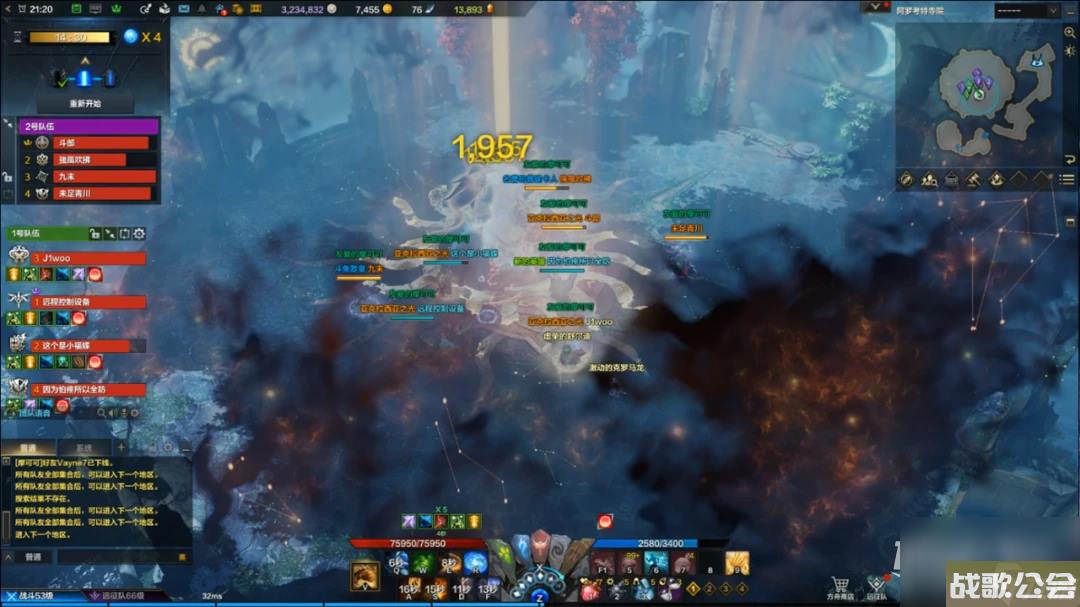This screenshot has width=1080, height=607.
Task: Open the list menu below the minimap
Action: tap(1068, 180)
